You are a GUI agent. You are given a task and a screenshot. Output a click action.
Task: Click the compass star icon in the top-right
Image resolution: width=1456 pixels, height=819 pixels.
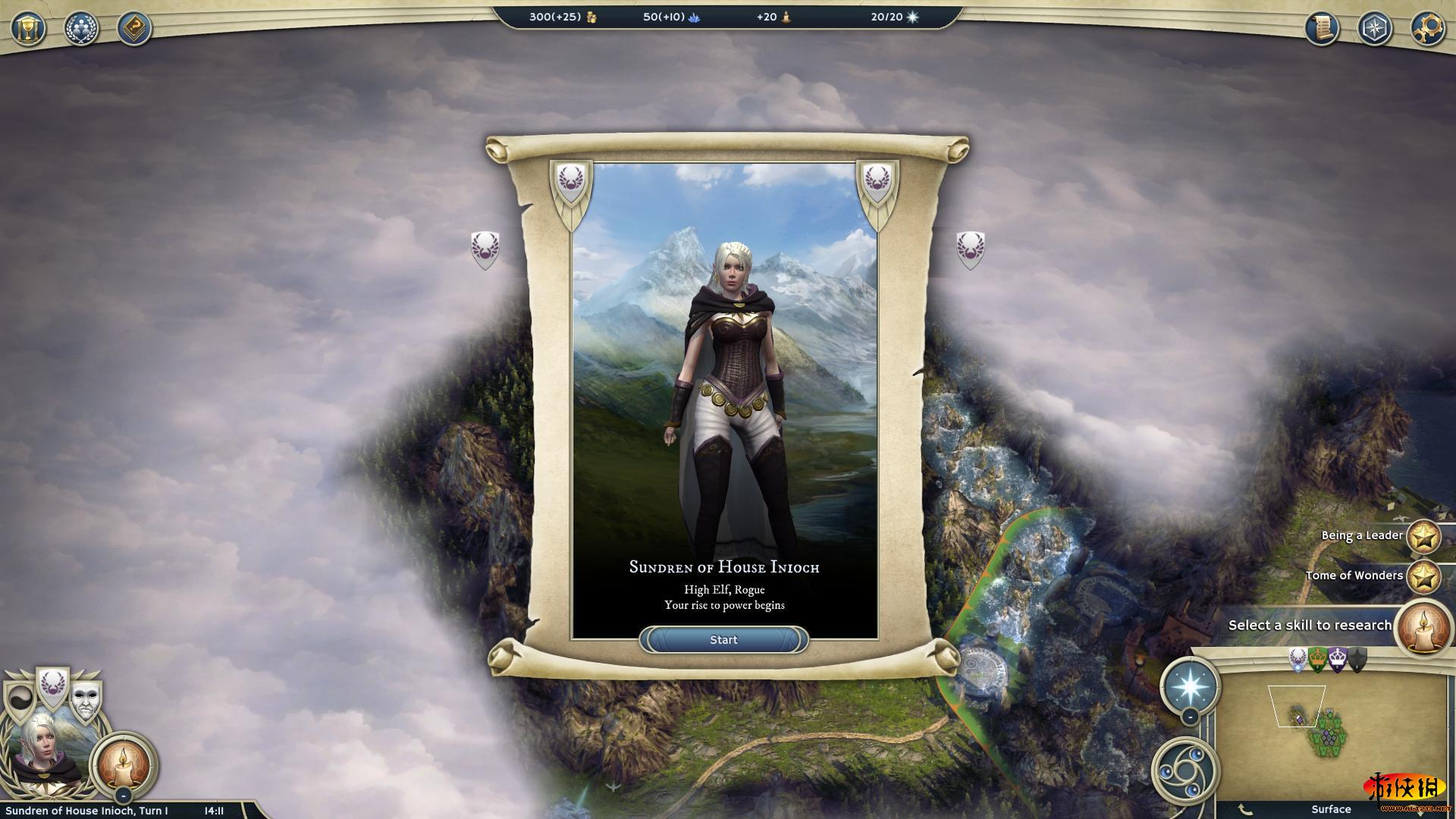pyautogui.click(x=1375, y=29)
